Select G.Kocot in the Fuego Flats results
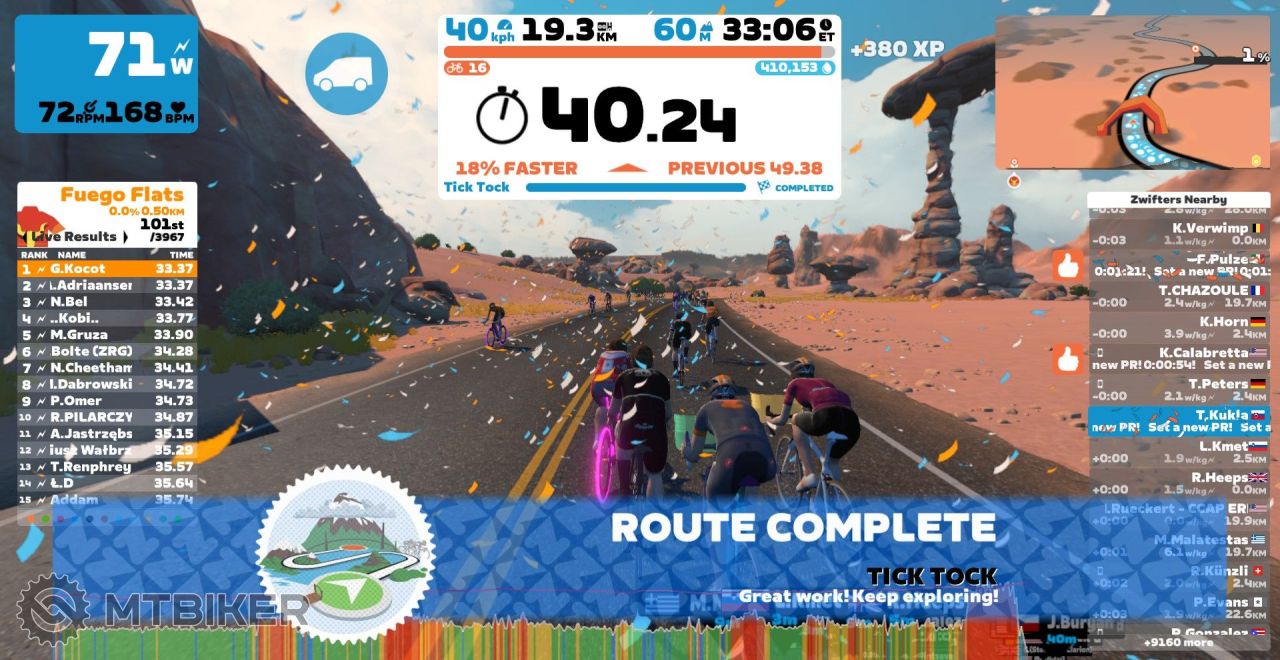The width and height of the screenshot is (1280, 660). [x=108, y=269]
